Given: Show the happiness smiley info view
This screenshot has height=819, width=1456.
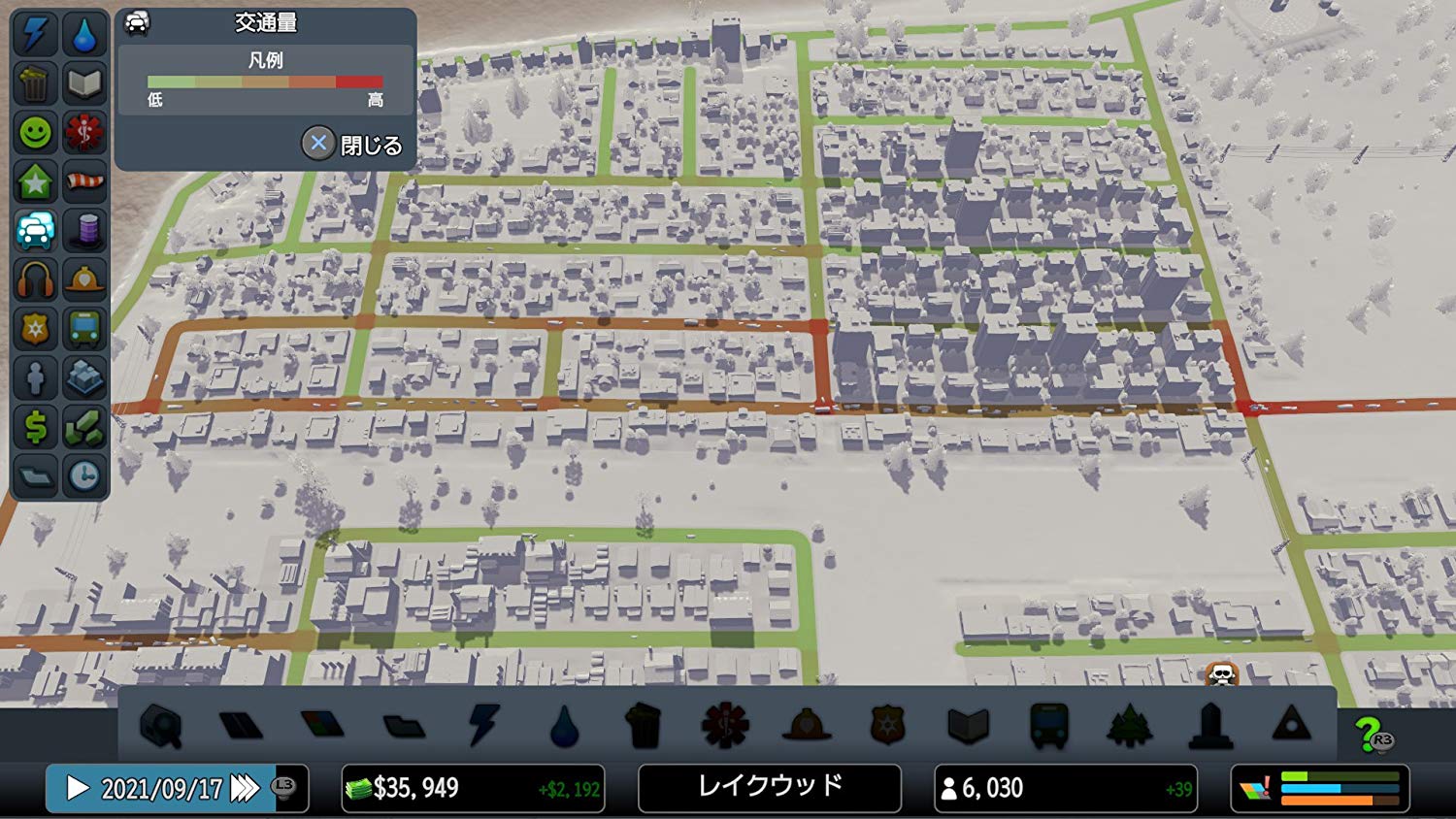Looking at the screenshot, I should [35, 132].
